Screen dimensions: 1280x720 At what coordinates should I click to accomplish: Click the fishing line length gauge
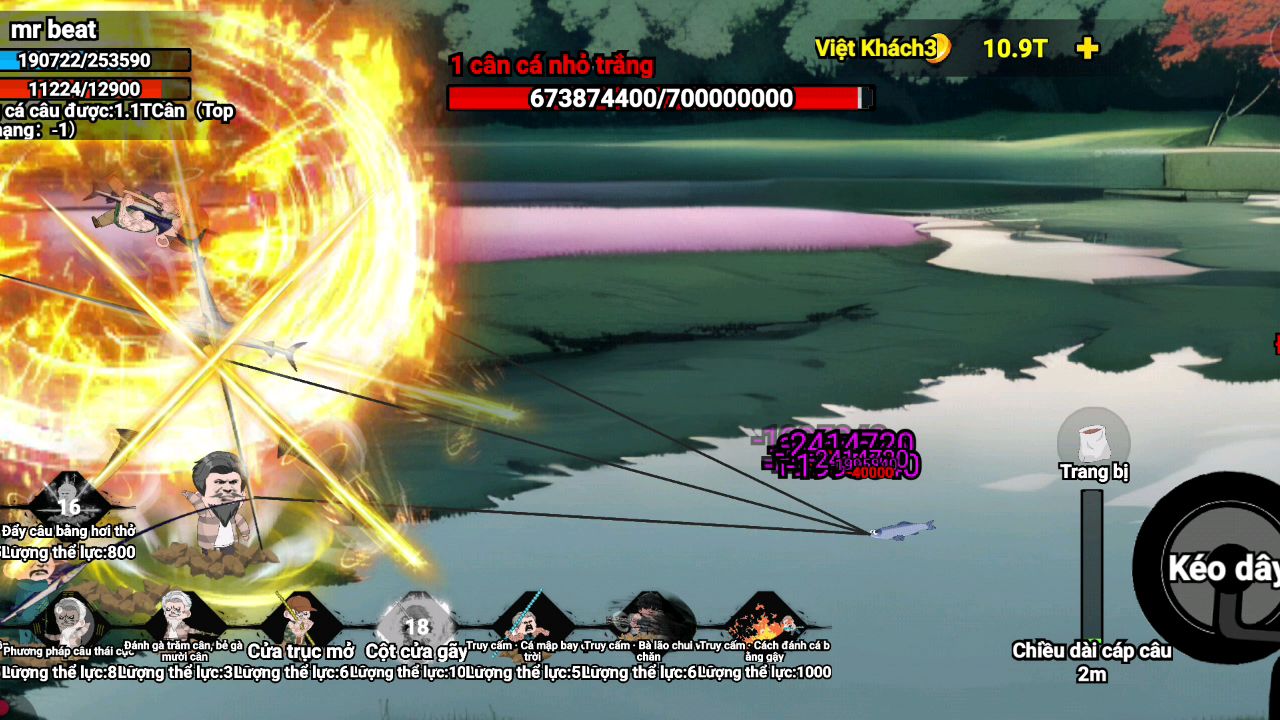[x=1092, y=565]
